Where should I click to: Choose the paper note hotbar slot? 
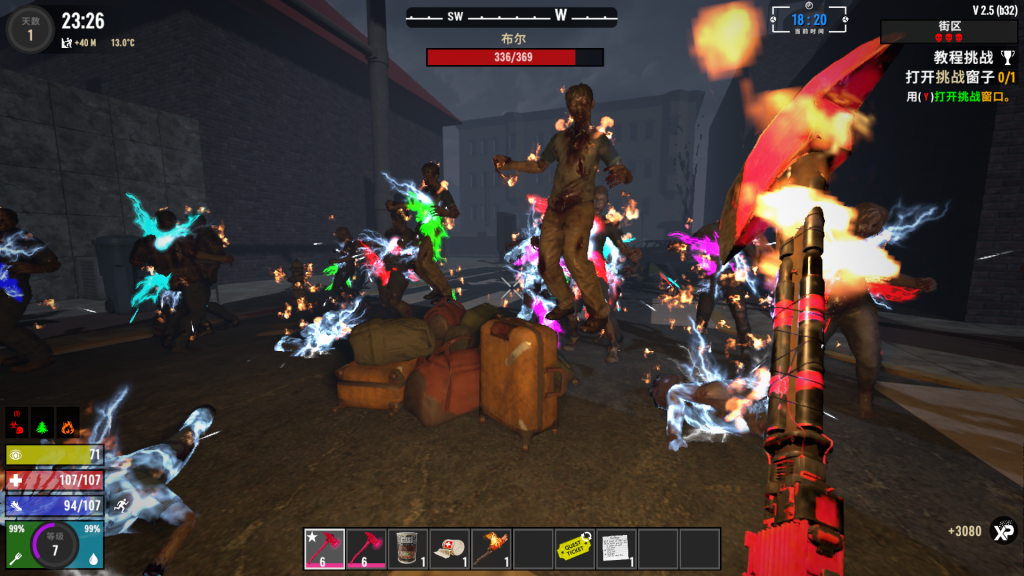click(616, 549)
